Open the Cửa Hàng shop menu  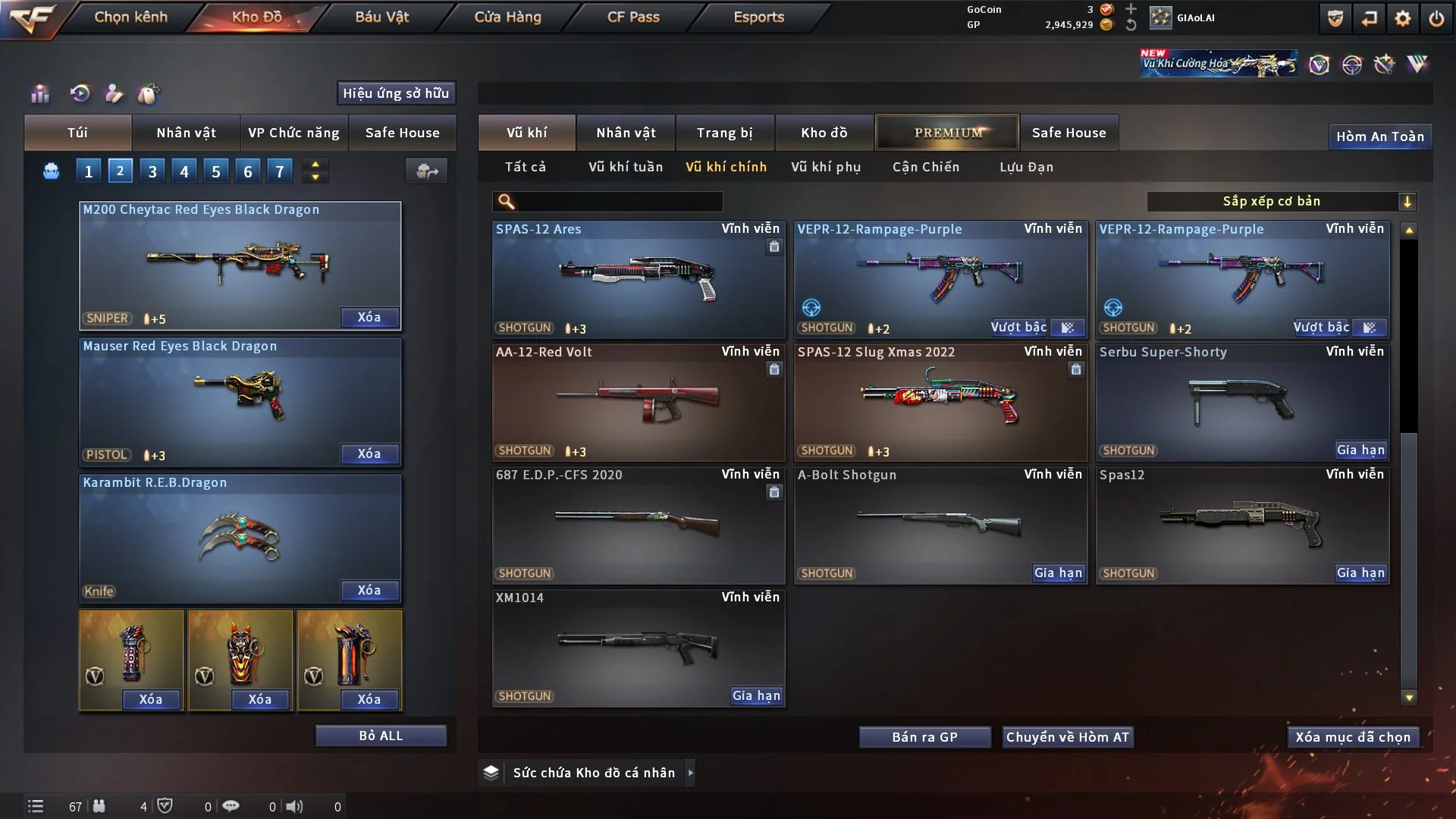pyautogui.click(x=507, y=17)
